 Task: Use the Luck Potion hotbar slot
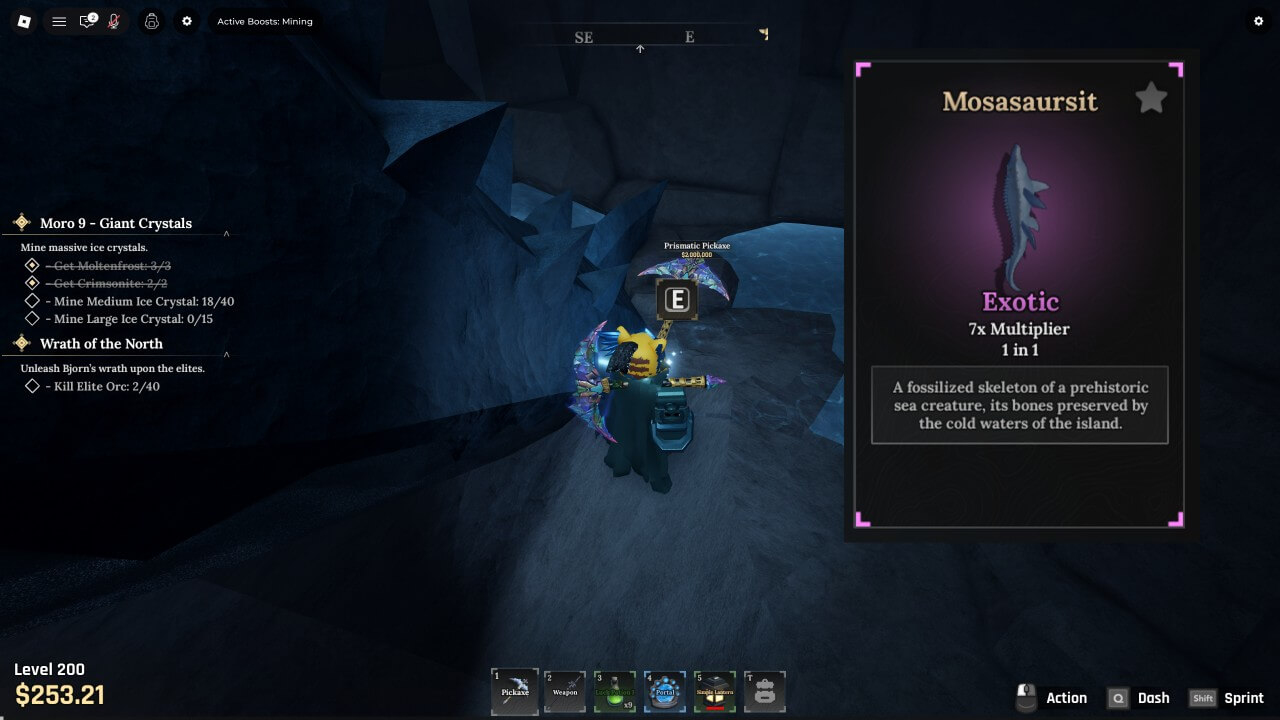click(615, 692)
